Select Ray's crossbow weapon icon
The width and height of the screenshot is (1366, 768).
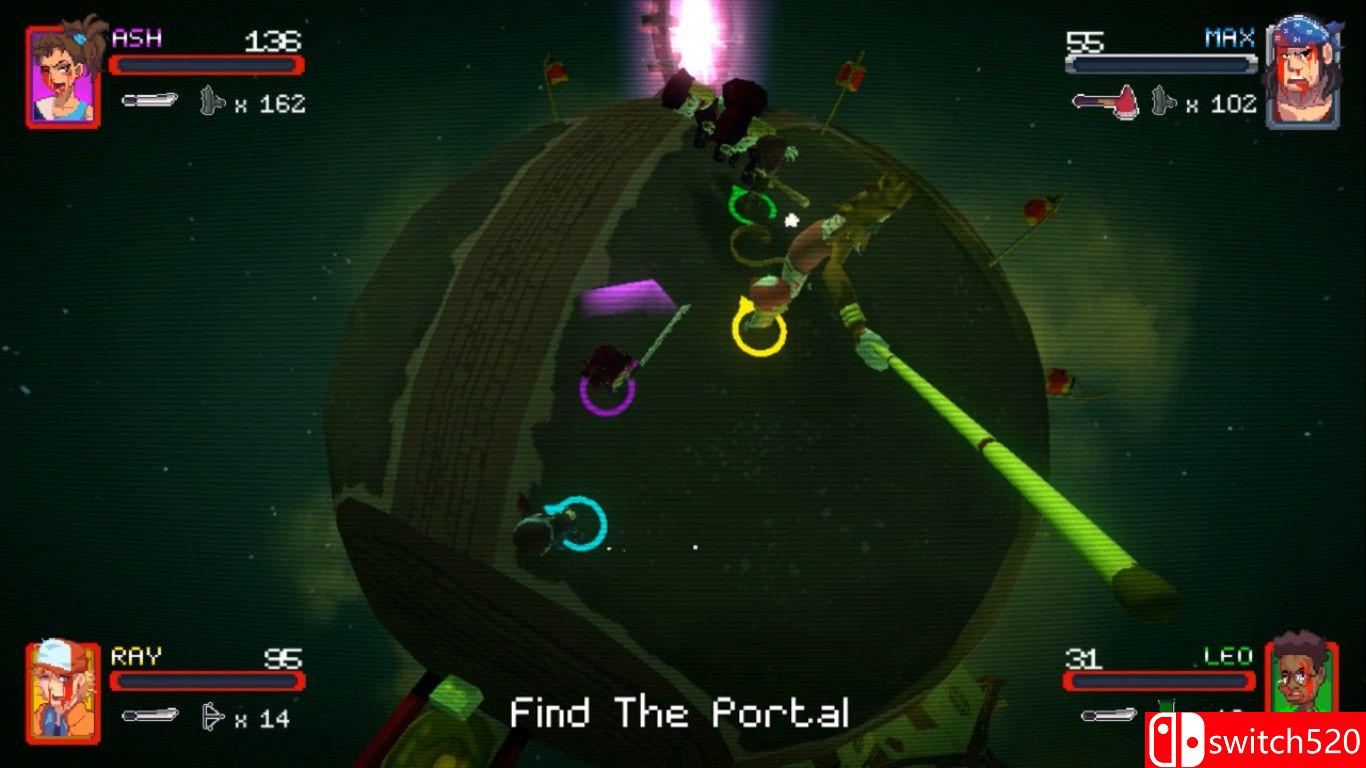[x=213, y=716]
